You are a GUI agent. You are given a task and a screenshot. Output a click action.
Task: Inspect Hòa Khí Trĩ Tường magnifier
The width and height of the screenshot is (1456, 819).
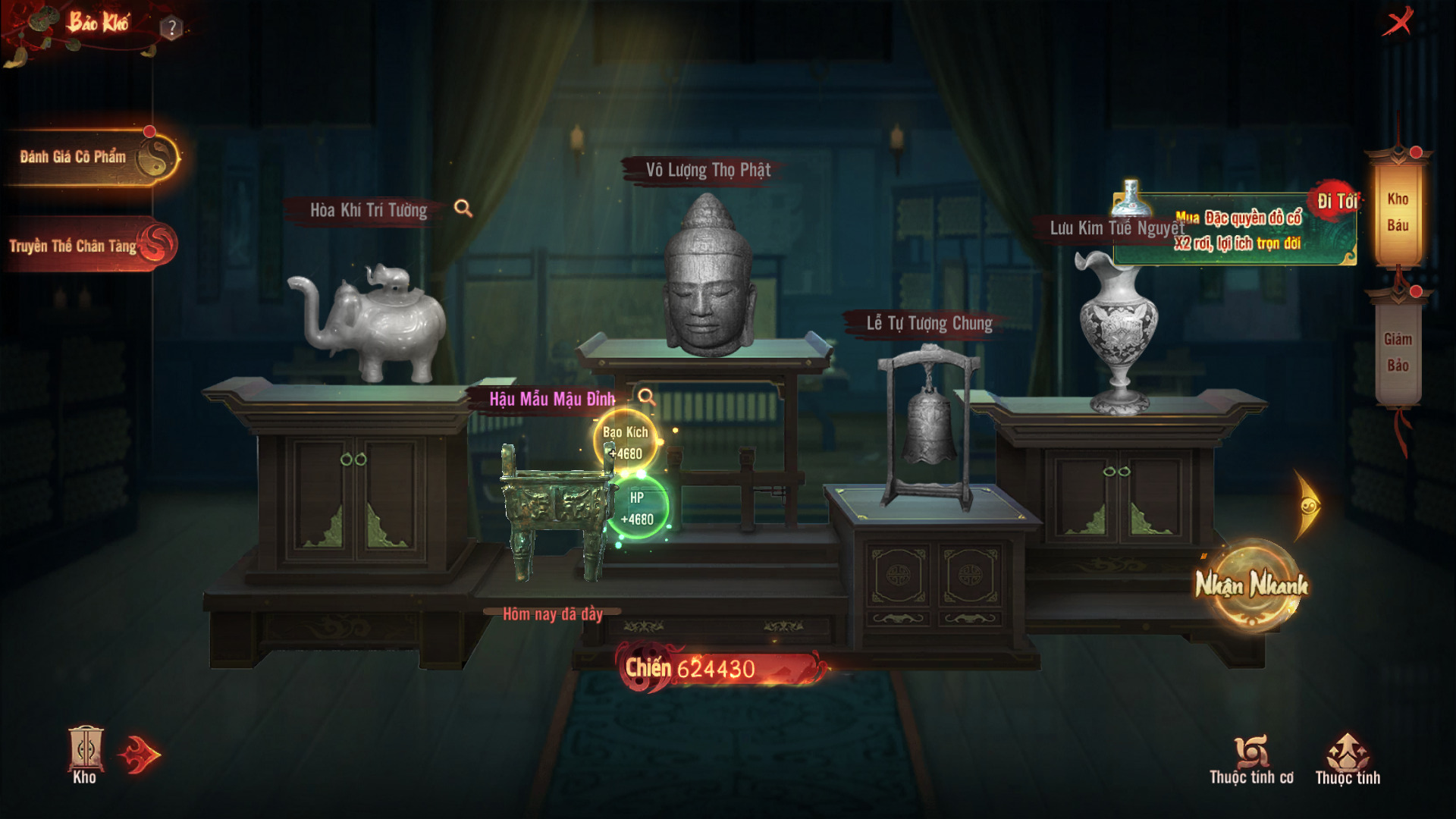[463, 209]
